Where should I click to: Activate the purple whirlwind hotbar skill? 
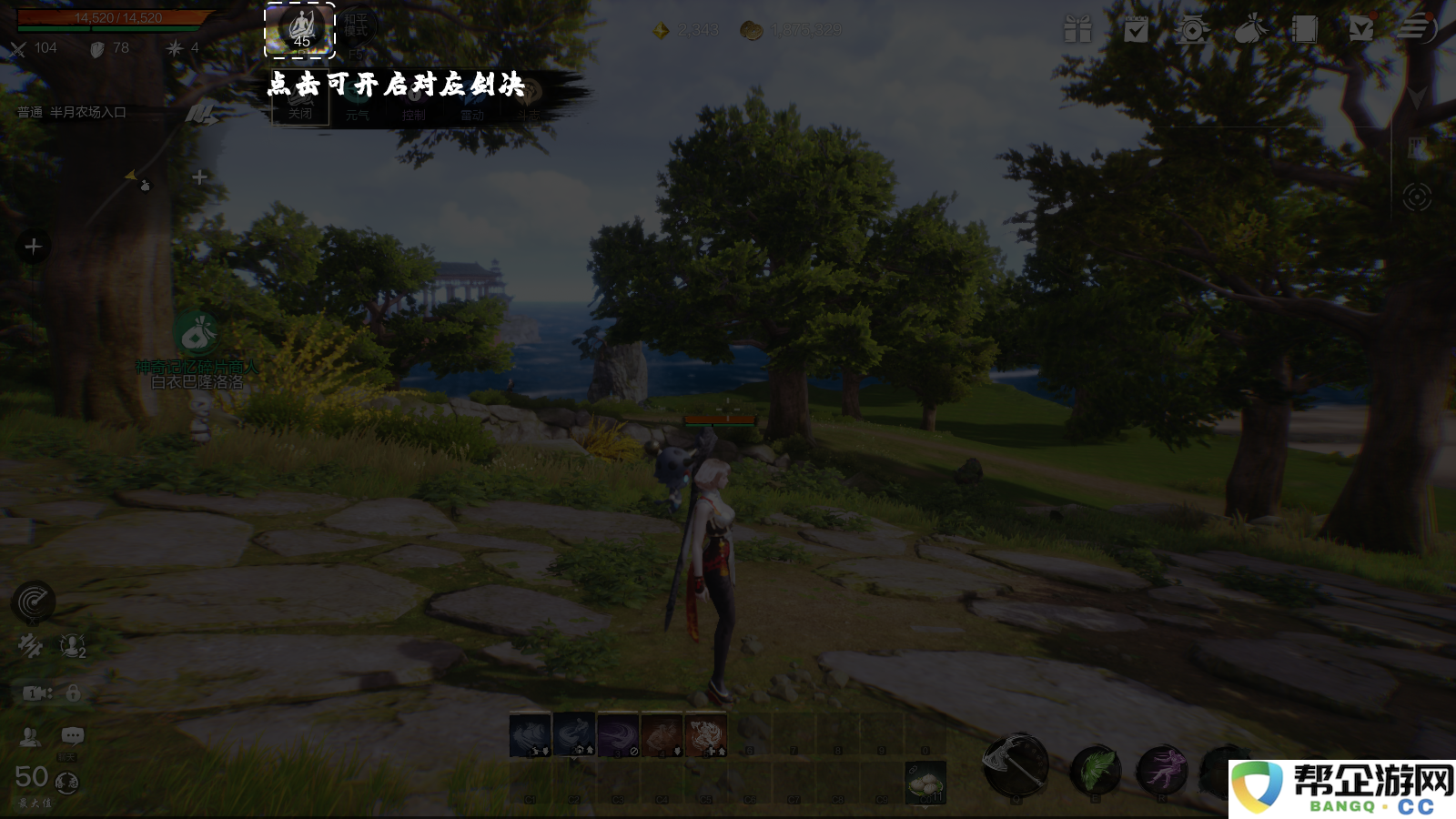coord(618,735)
